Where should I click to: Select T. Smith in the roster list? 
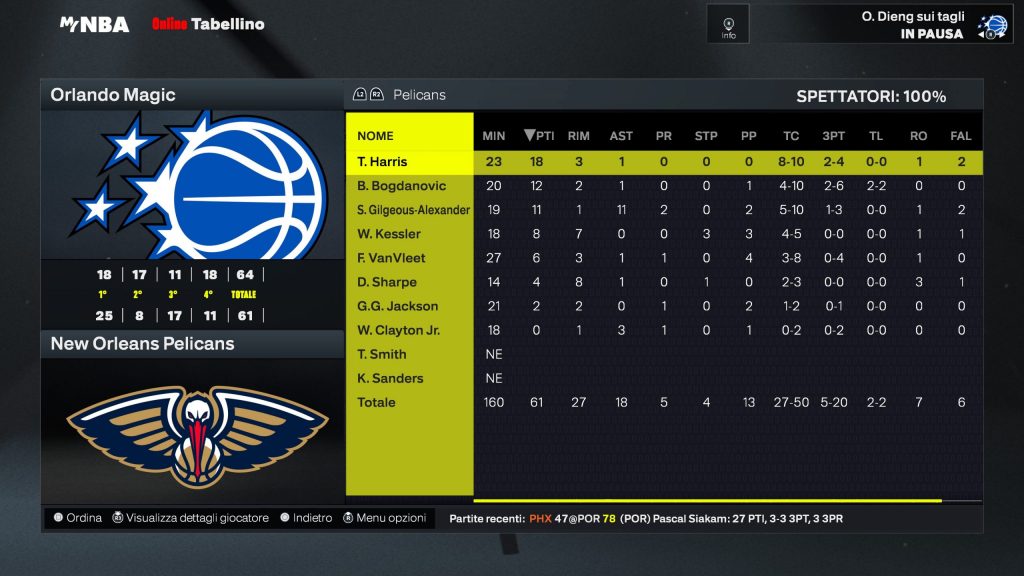click(x=382, y=354)
